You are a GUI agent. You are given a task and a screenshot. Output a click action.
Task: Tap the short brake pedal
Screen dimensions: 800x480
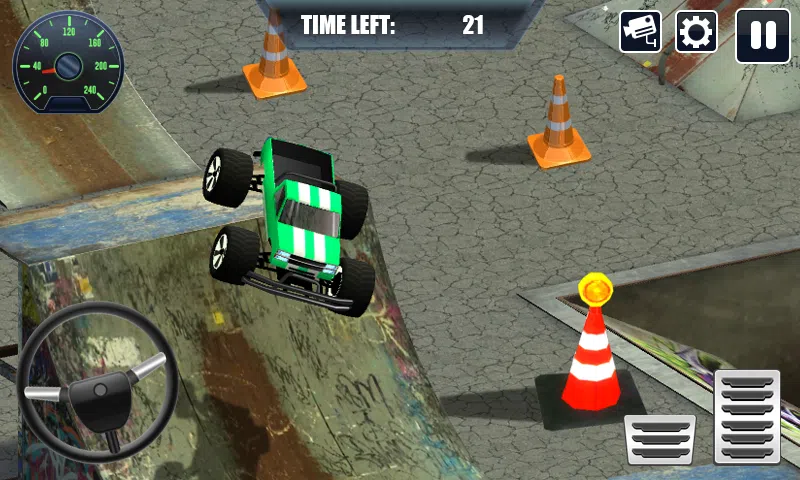point(660,439)
